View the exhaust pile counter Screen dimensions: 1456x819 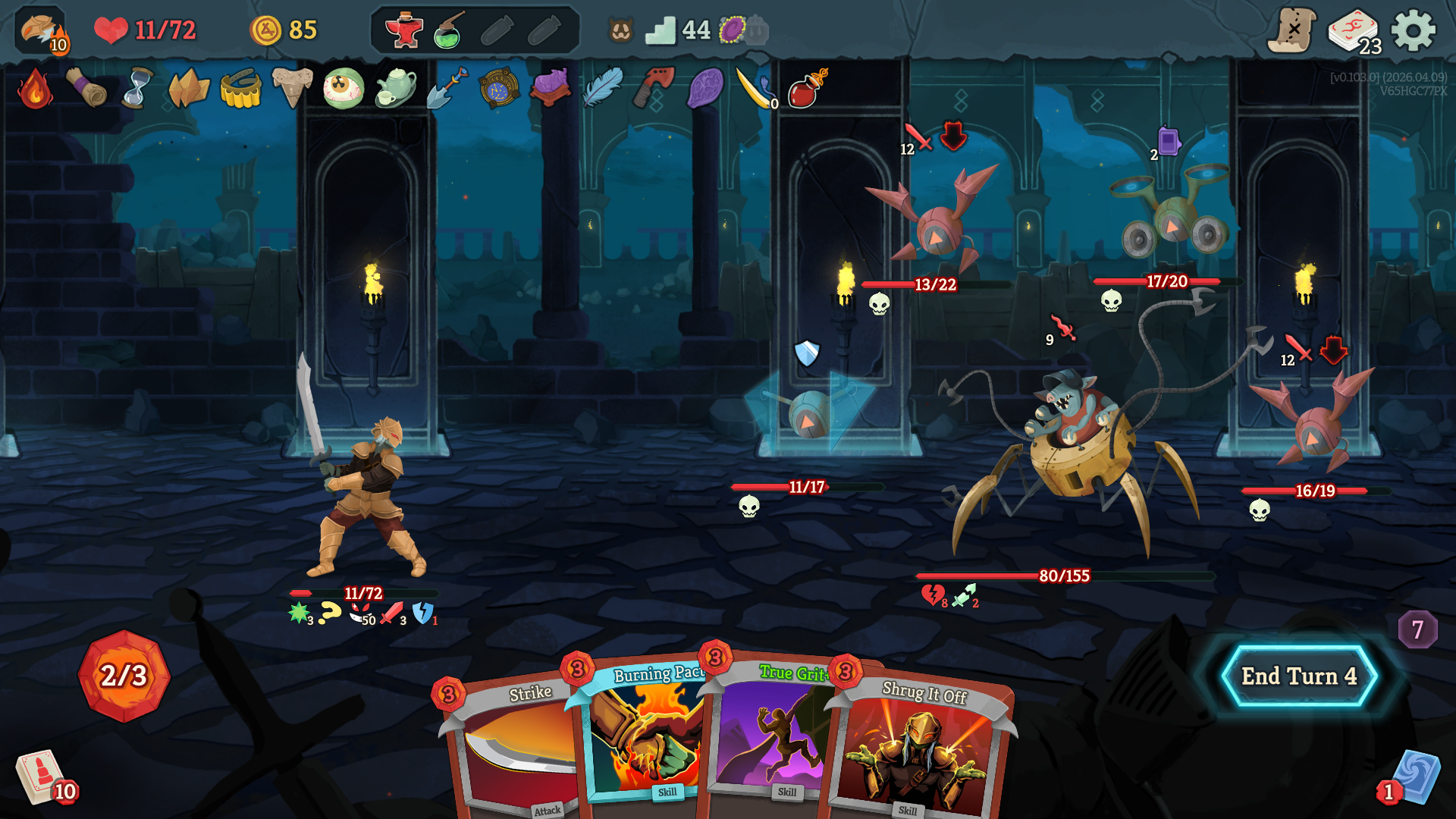pyautogui.click(x=1417, y=629)
